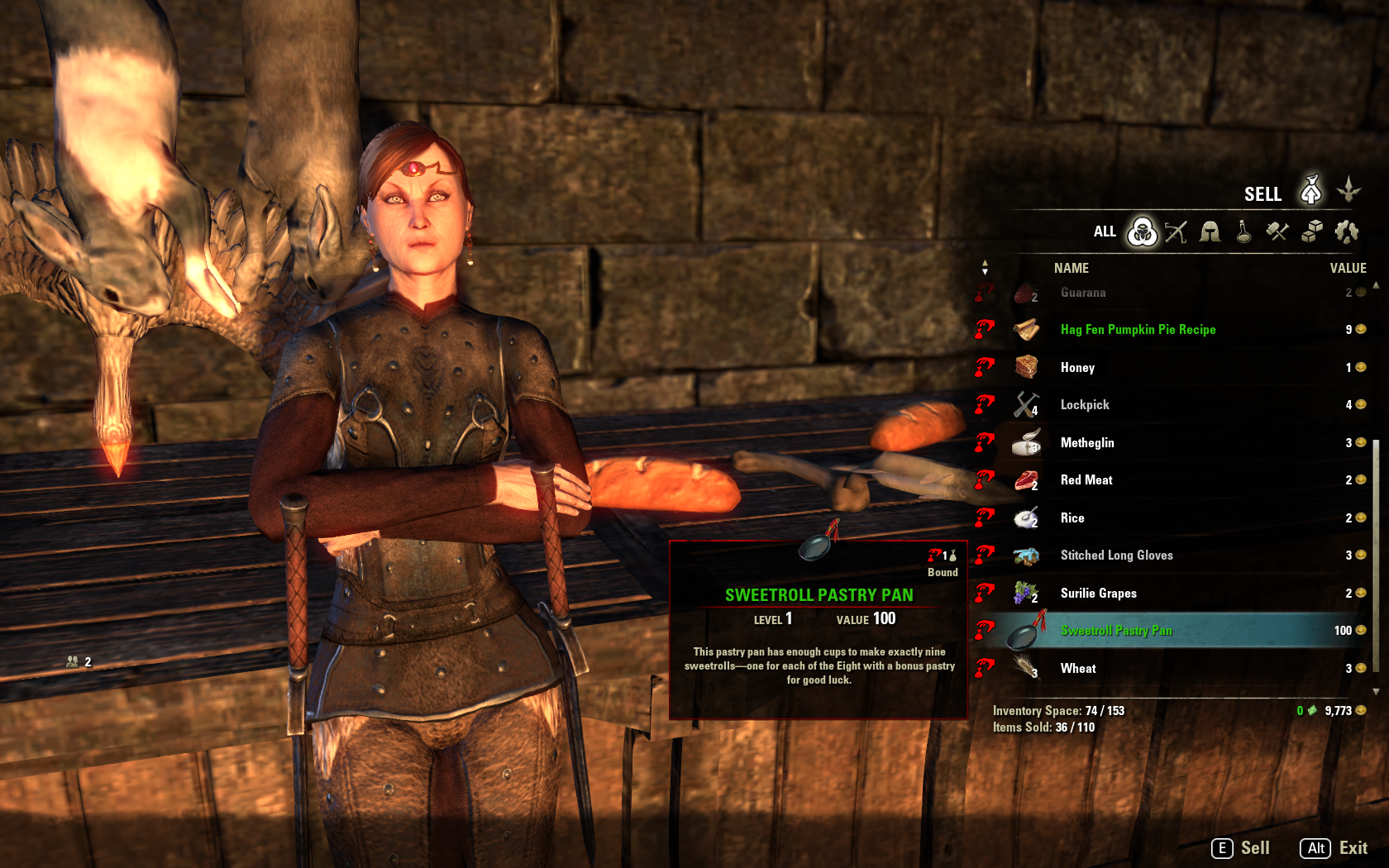Image resolution: width=1389 pixels, height=868 pixels.
Task: Sort the item list by Name
Action: point(1071,268)
